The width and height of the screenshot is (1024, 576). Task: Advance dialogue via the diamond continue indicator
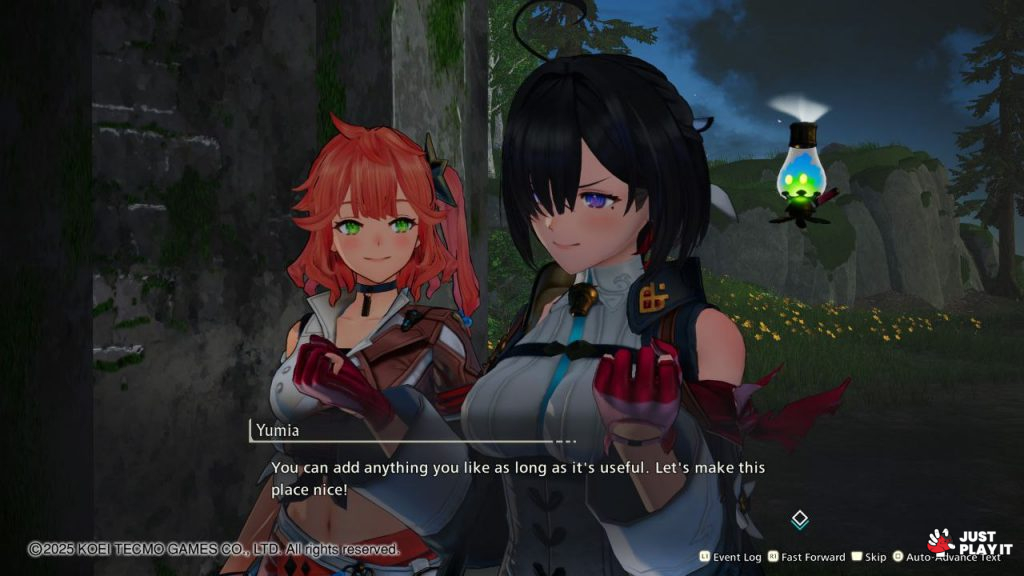click(x=799, y=519)
